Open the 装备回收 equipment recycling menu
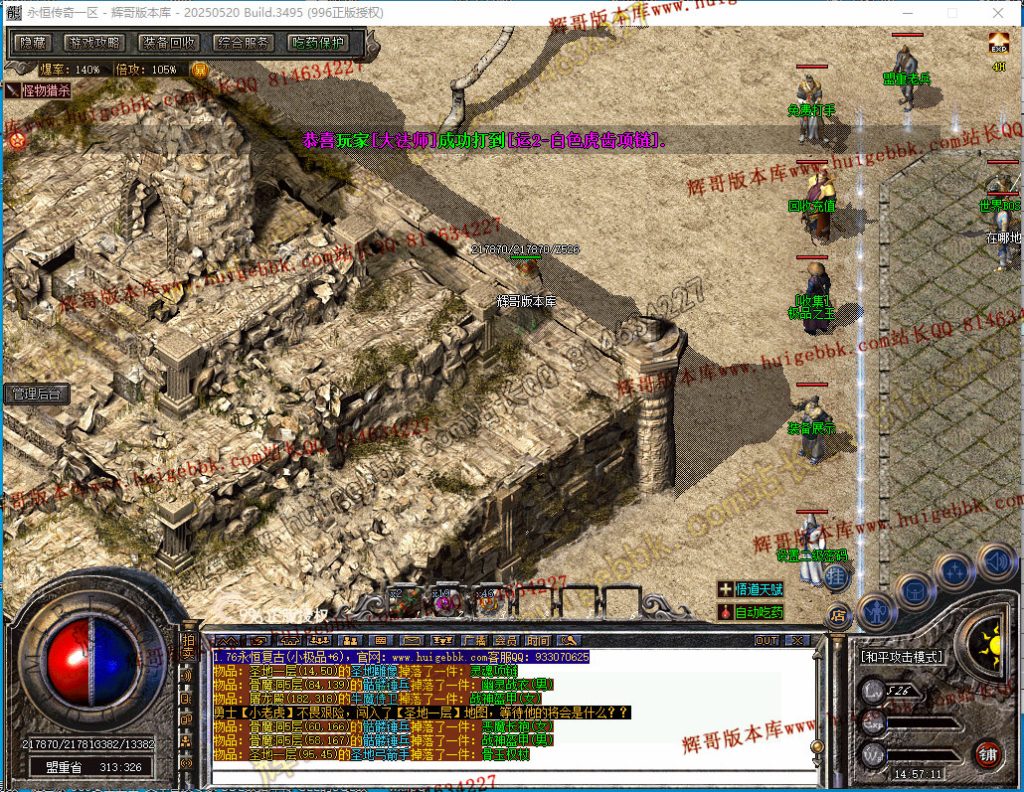The height and width of the screenshot is (792, 1024). coord(168,43)
